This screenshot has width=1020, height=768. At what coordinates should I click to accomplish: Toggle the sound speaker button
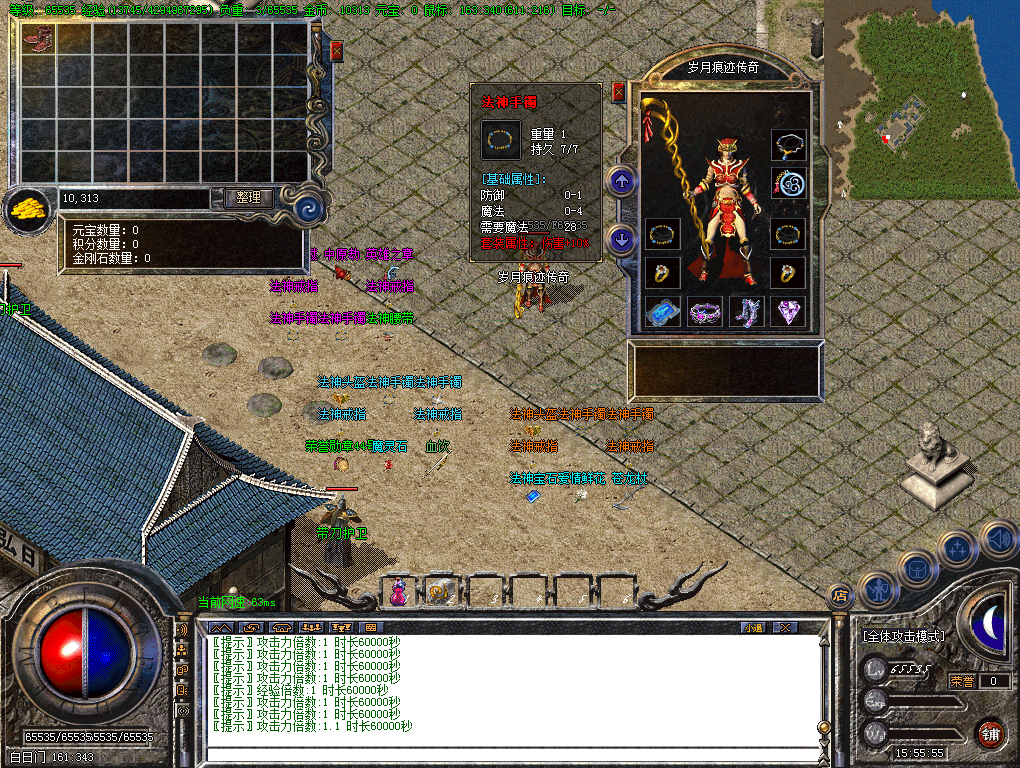997,539
